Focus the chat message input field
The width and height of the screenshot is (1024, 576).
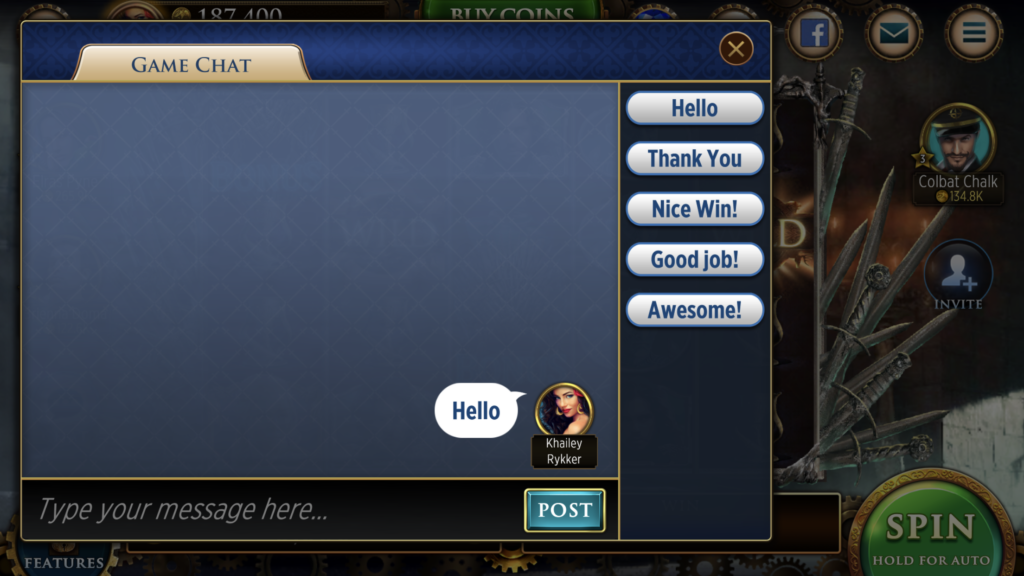[x=270, y=510]
